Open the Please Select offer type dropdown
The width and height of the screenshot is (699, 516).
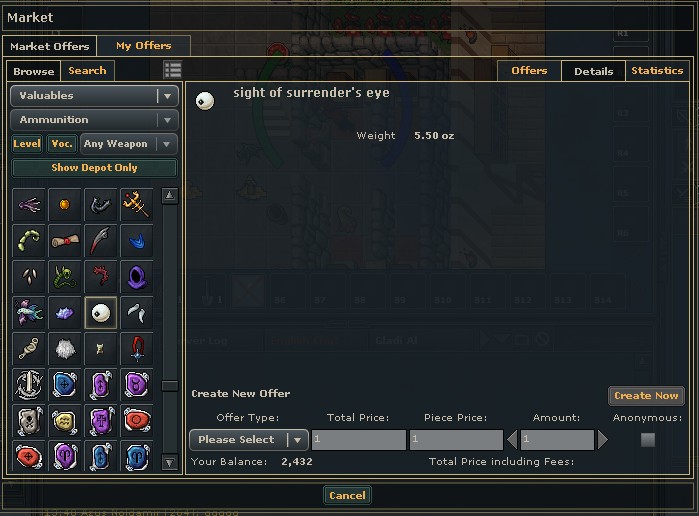coord(248,440)
